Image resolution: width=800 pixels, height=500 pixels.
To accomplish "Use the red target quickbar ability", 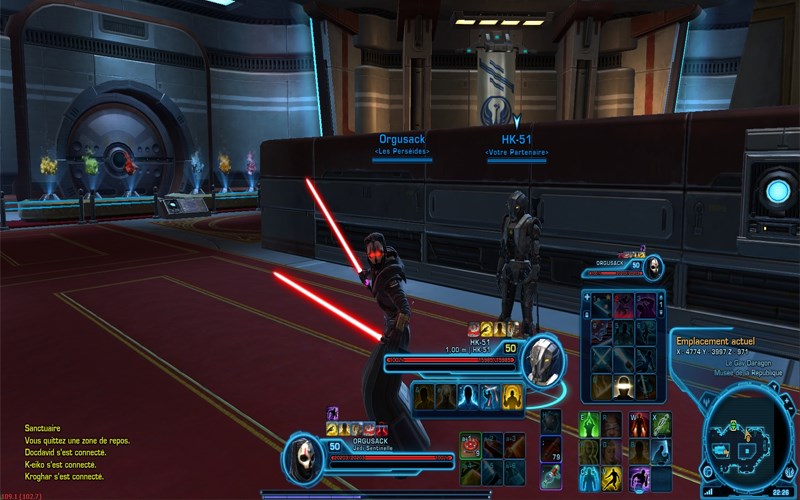I will [x=470, y=445].
